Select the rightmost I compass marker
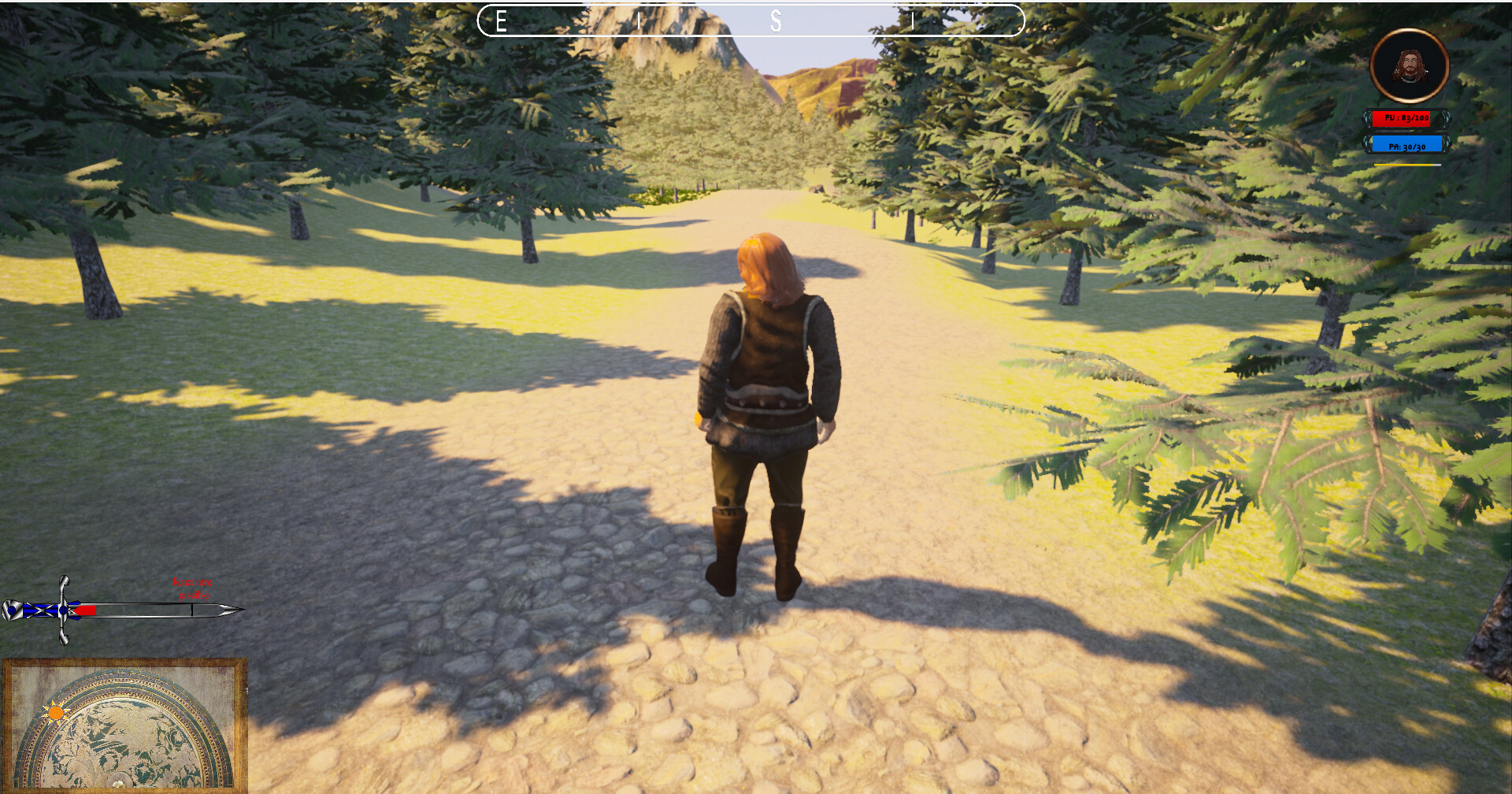 coord(913,21)
